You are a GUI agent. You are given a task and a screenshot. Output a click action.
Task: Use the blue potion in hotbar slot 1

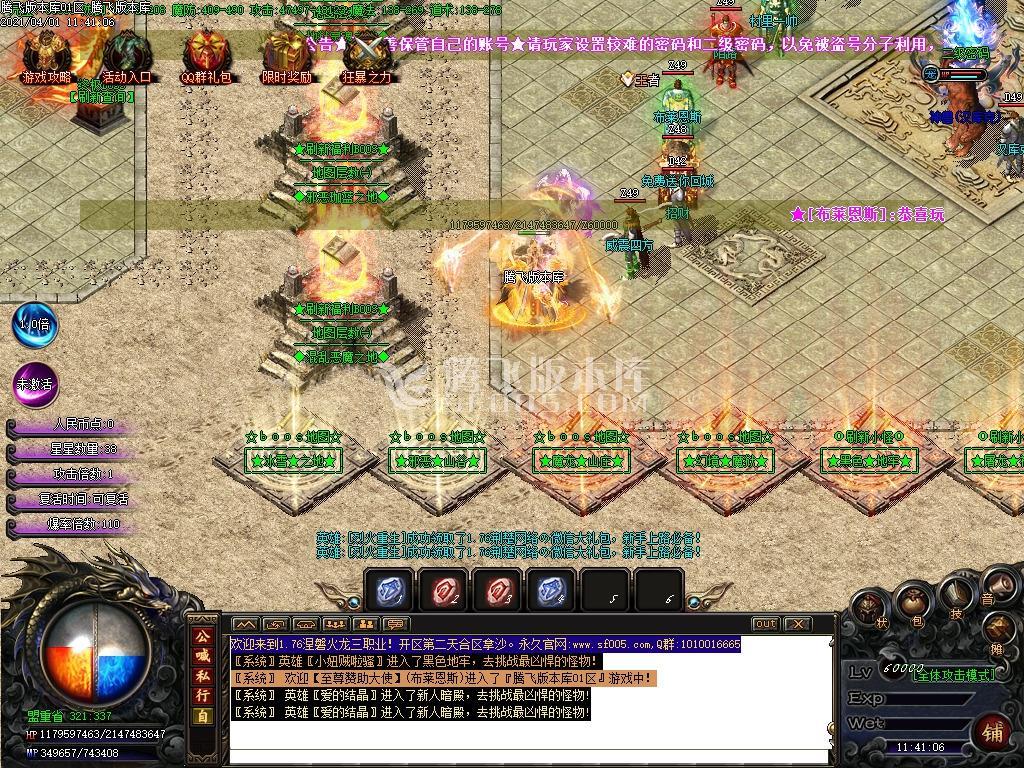pos(388,590)
